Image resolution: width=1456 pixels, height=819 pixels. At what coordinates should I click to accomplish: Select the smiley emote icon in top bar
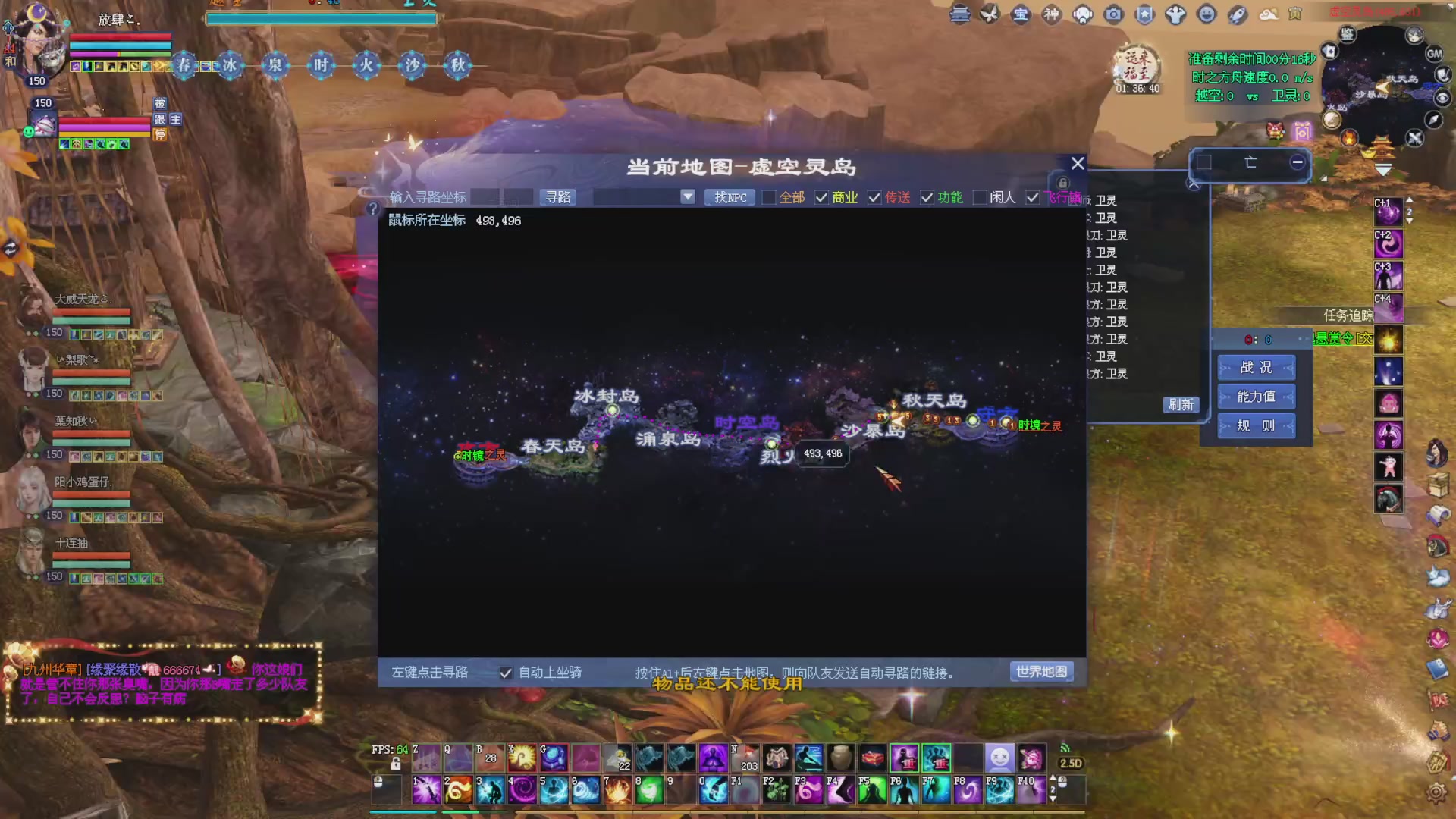[x=1206, y=14]
